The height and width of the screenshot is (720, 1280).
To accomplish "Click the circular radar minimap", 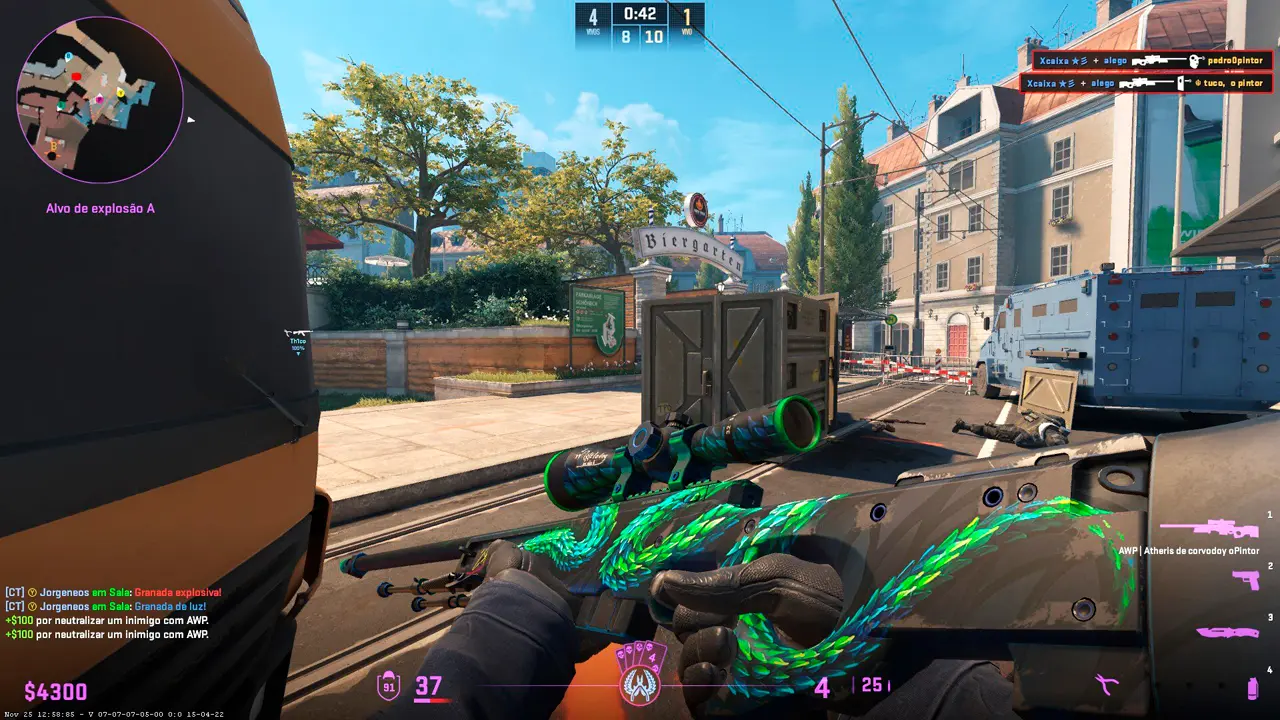I will [99, 100].
